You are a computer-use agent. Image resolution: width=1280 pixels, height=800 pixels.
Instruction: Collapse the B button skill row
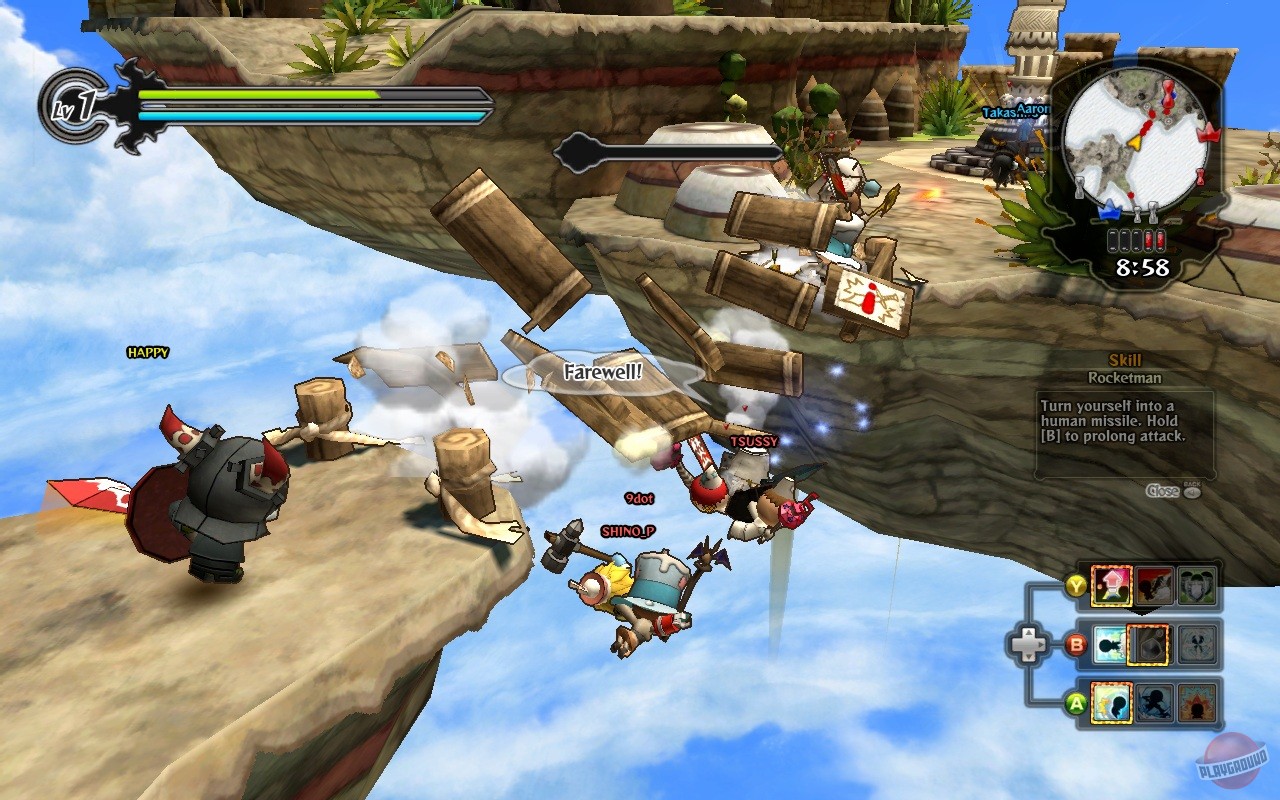pyautogui.click(x=1074, y=644)
